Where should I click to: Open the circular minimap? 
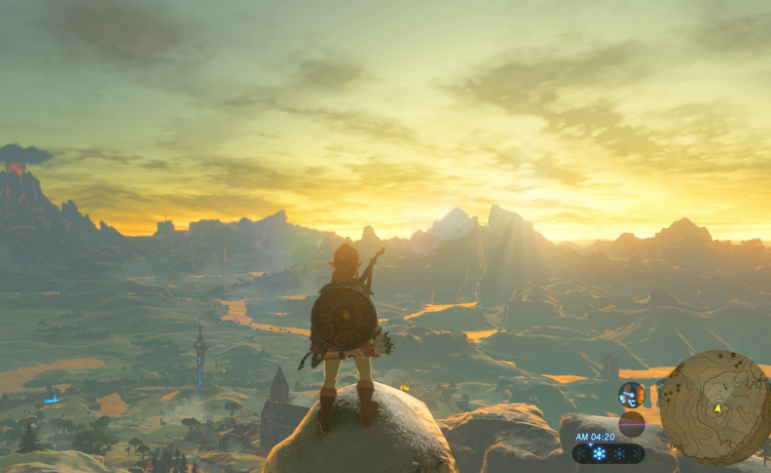tap(714, 406)
